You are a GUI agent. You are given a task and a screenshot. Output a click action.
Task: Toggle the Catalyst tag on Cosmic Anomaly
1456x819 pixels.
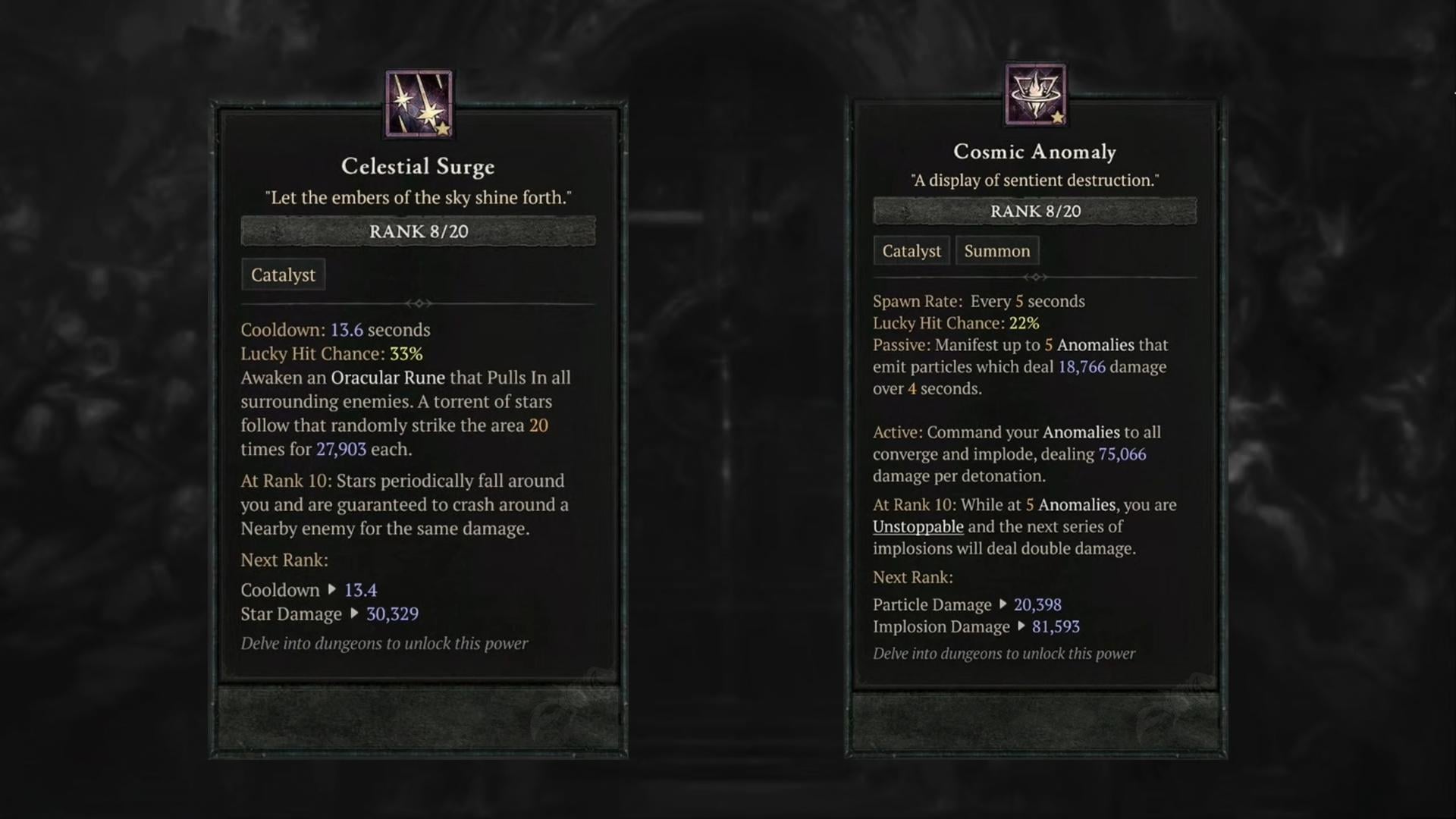[911, 250]
